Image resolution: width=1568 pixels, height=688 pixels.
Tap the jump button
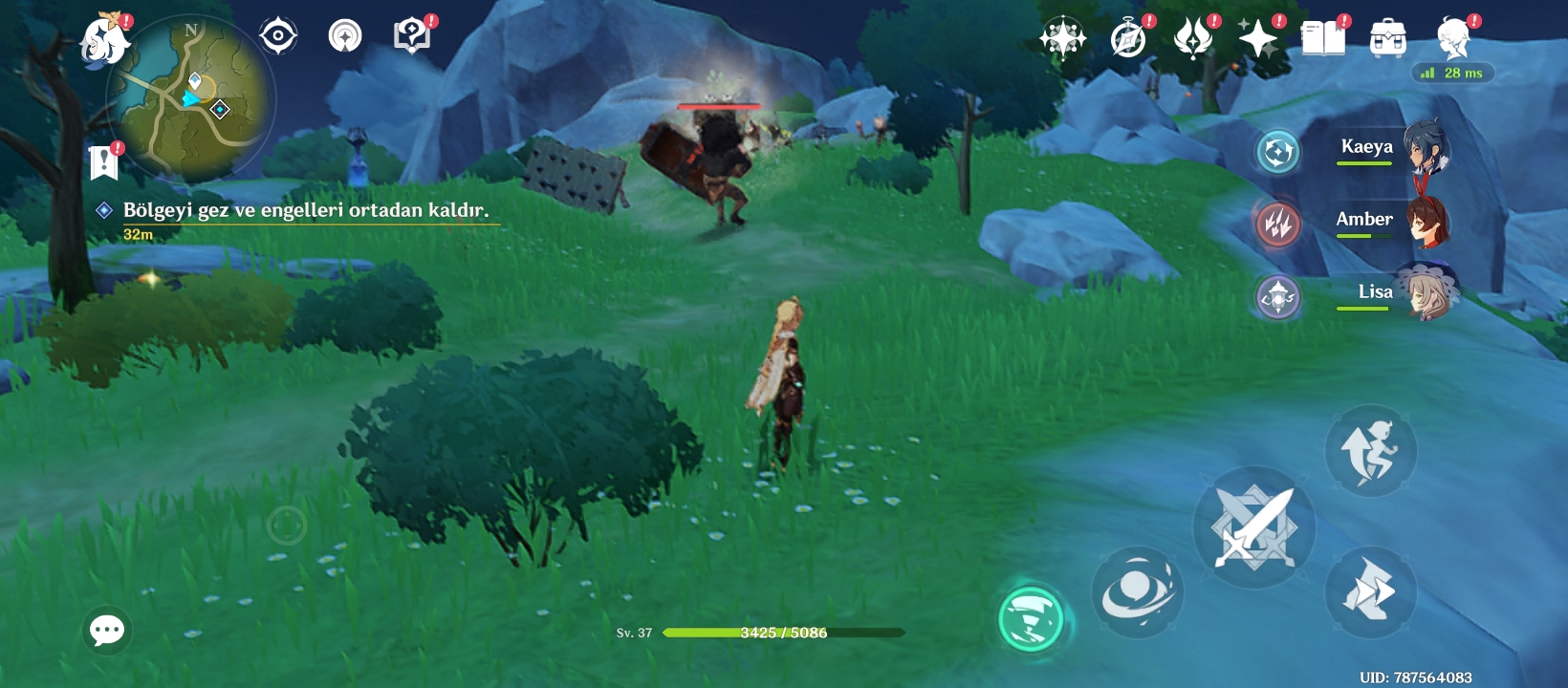point(1370,450)
